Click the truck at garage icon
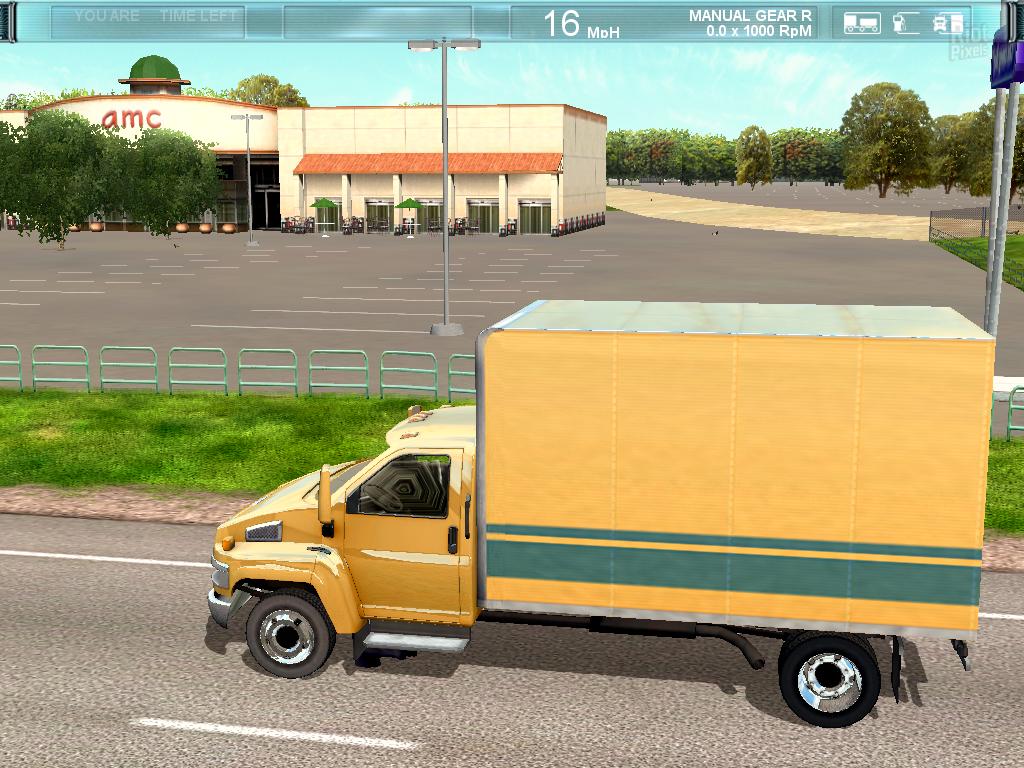1024x768 pixels. click(946, 22)
